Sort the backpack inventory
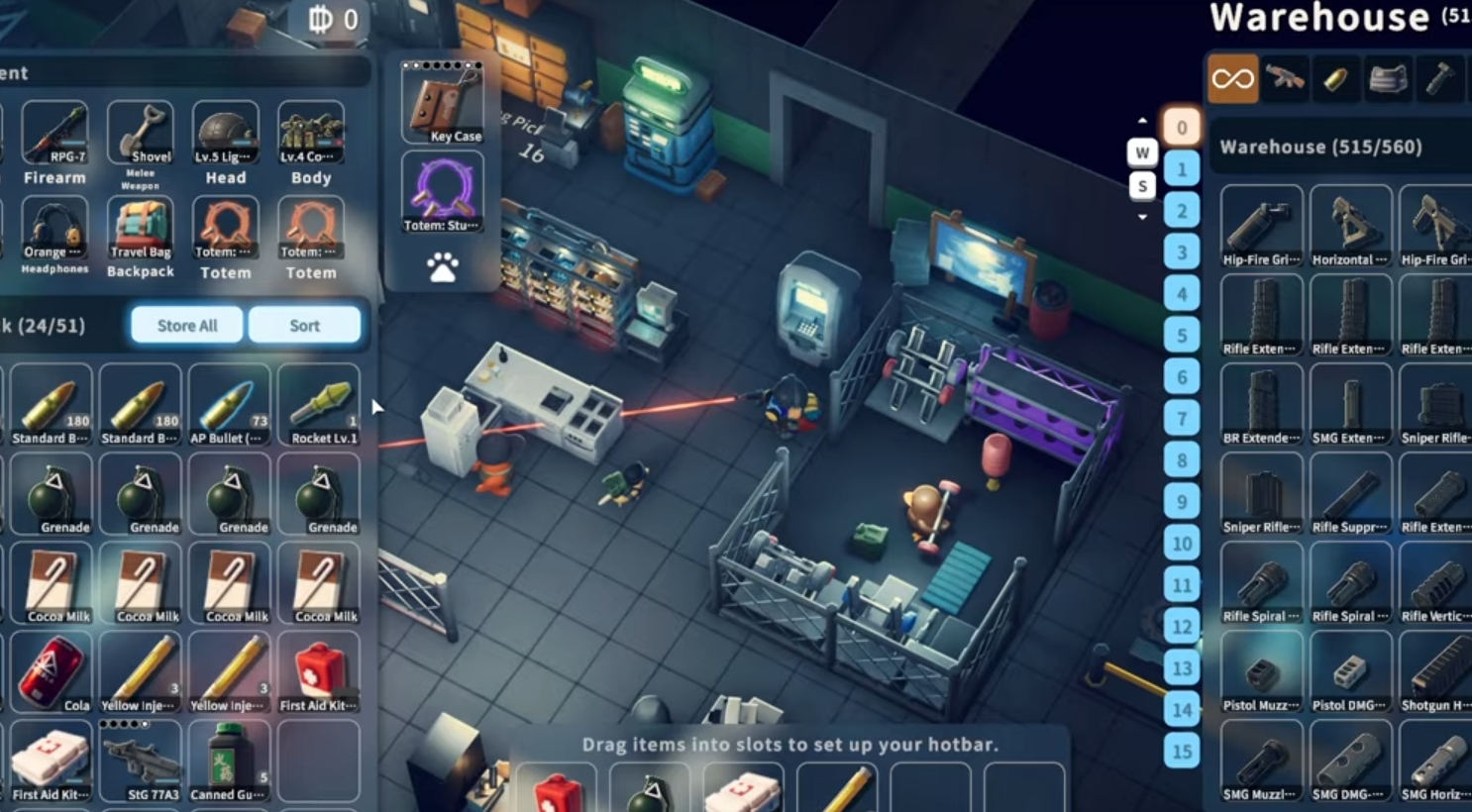1472x812 pixels. tap(304, 325)
